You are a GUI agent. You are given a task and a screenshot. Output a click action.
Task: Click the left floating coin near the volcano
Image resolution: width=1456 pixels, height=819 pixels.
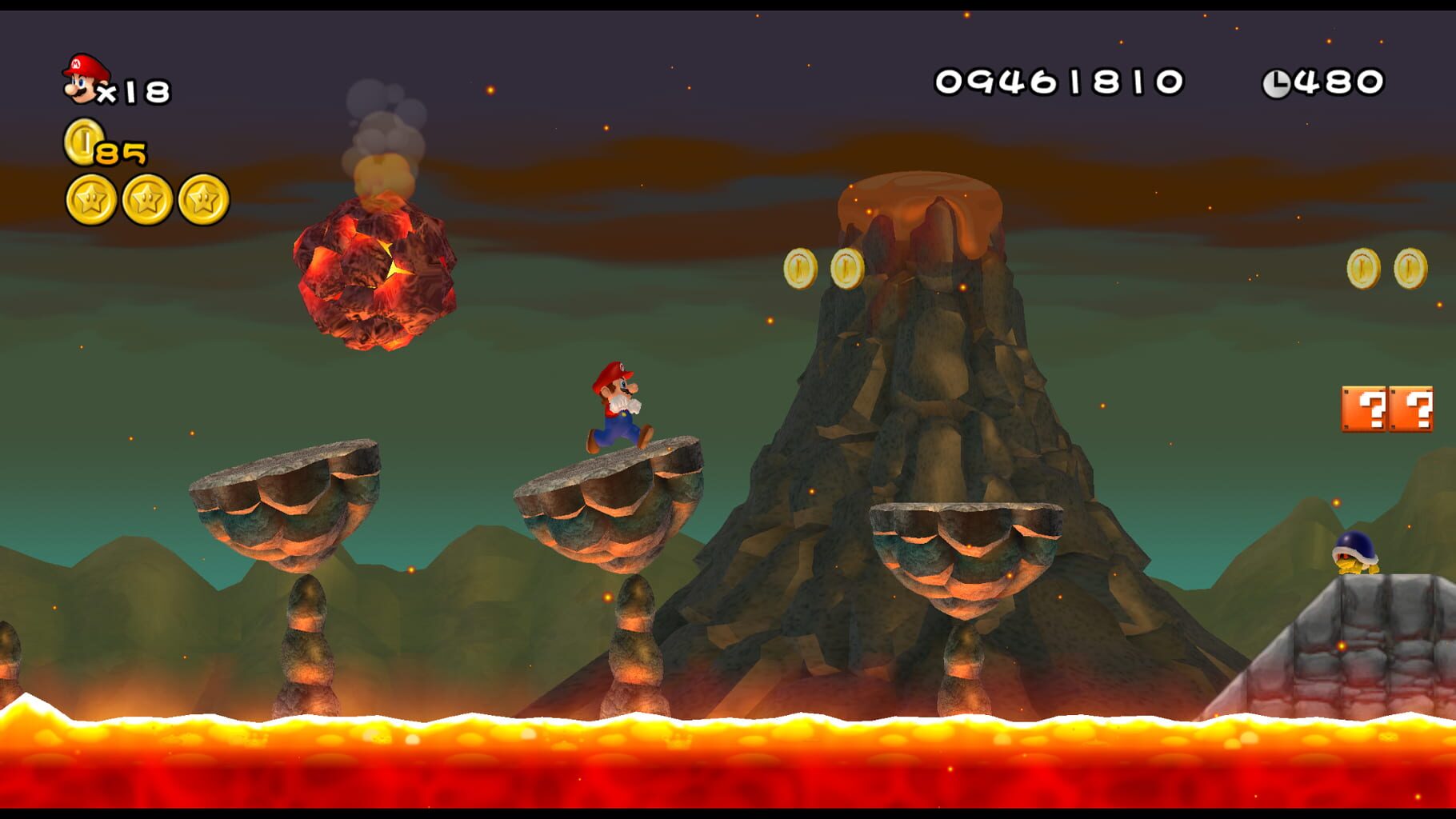pyautogui.click(x=798, y=266)
